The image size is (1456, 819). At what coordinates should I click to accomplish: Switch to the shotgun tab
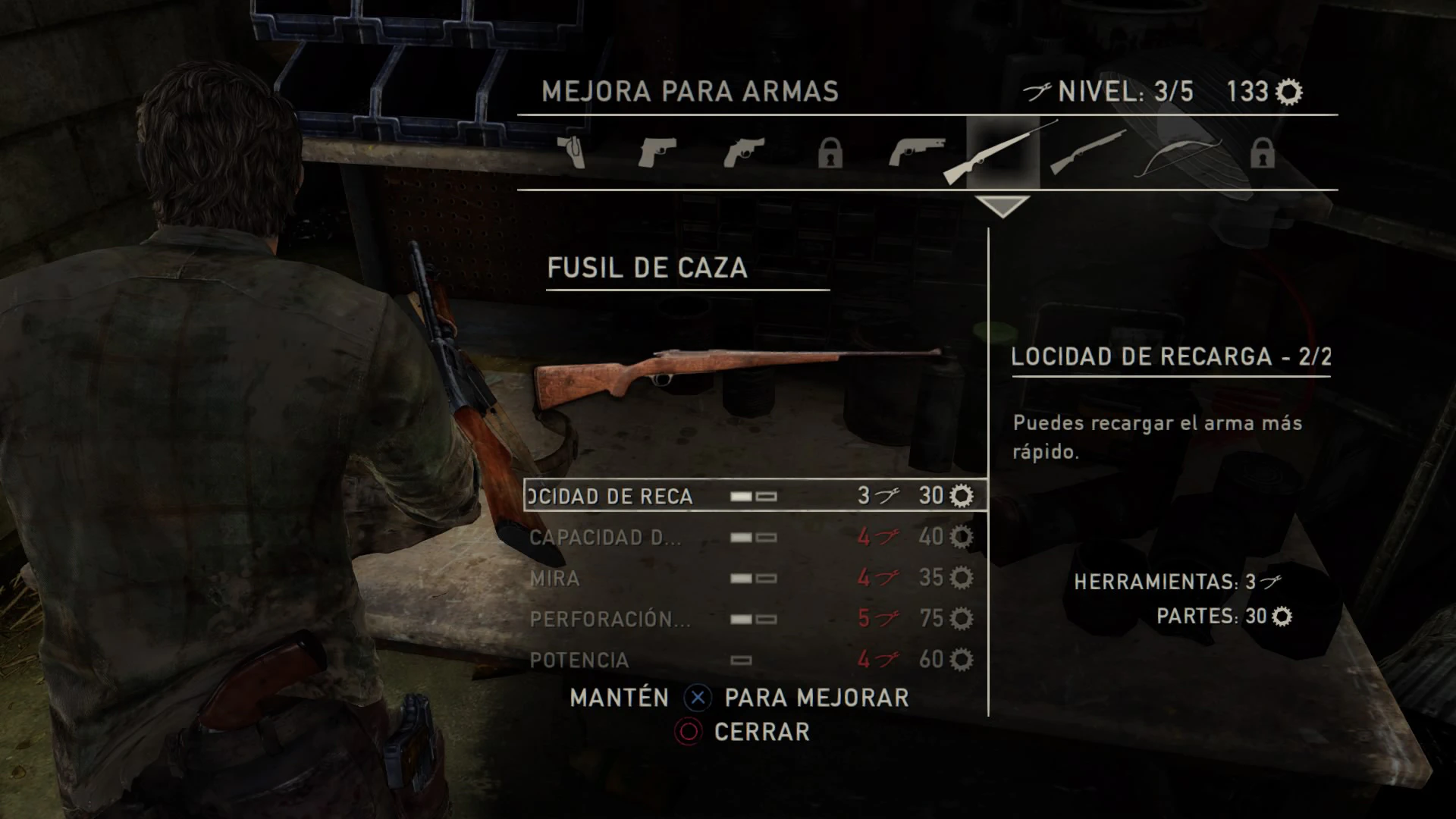point(1089,153)
